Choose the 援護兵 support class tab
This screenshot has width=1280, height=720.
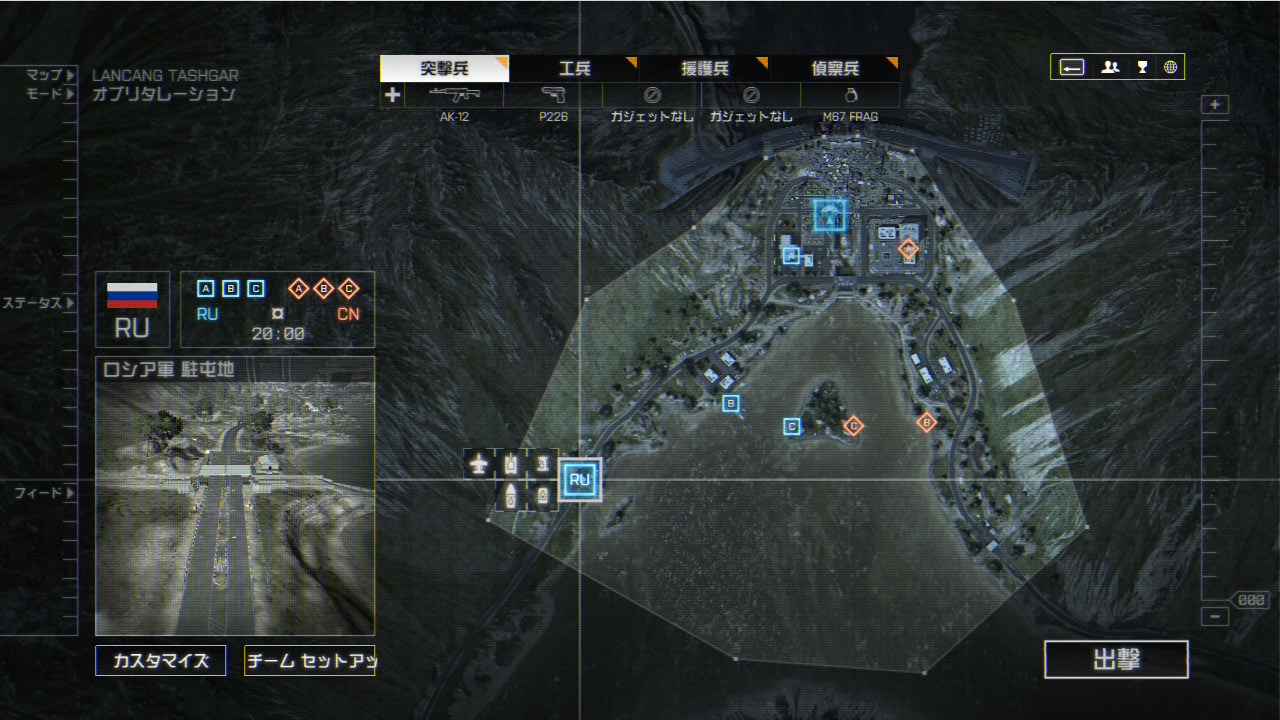point(705,69)
